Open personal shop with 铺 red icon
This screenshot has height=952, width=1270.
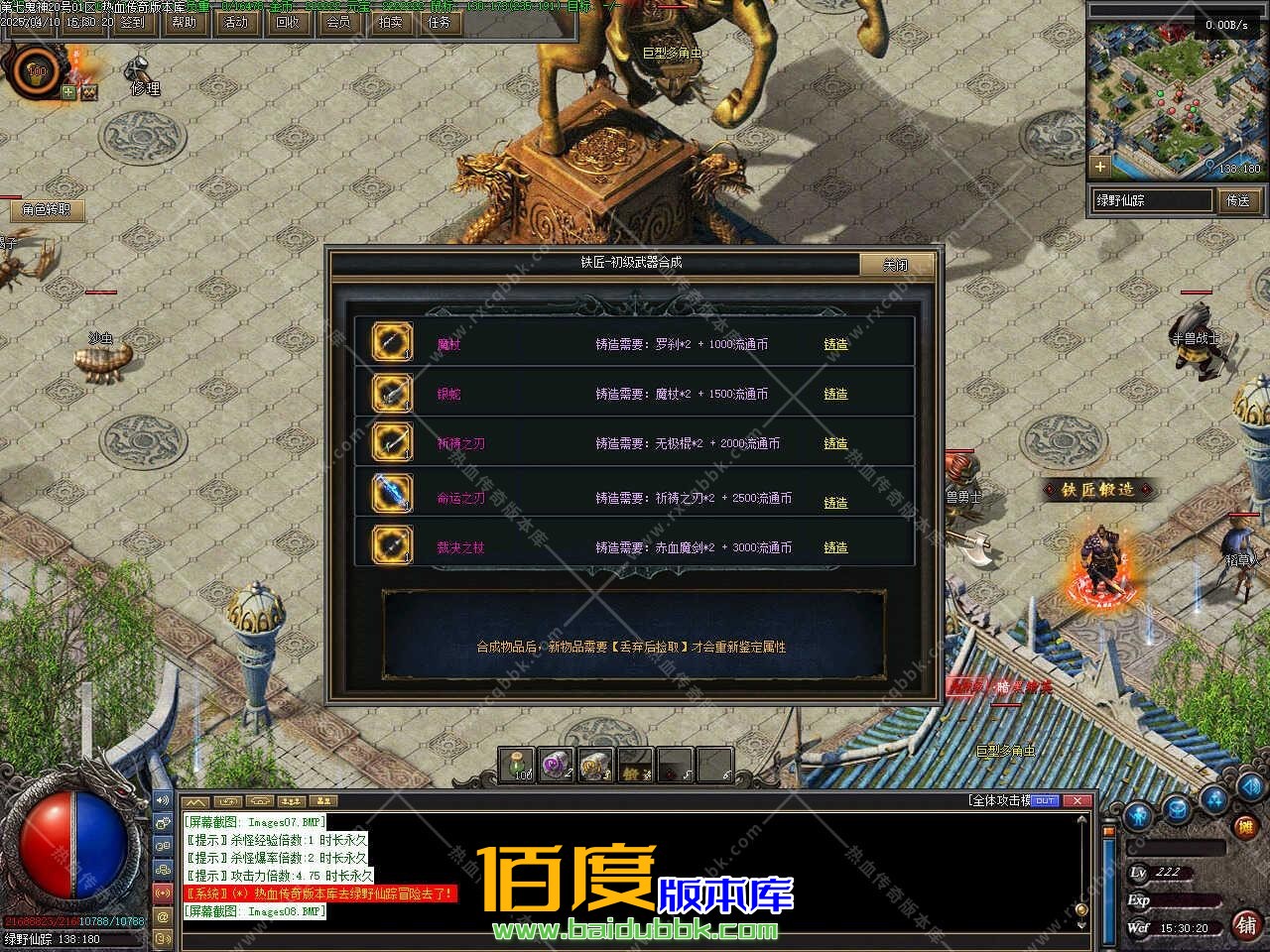pyautogui.click(x=1247, y=925)
